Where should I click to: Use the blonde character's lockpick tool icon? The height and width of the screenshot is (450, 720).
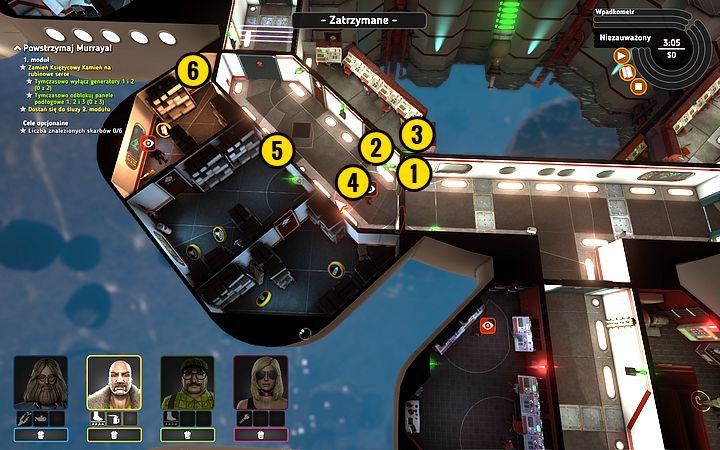click(244, 418)
